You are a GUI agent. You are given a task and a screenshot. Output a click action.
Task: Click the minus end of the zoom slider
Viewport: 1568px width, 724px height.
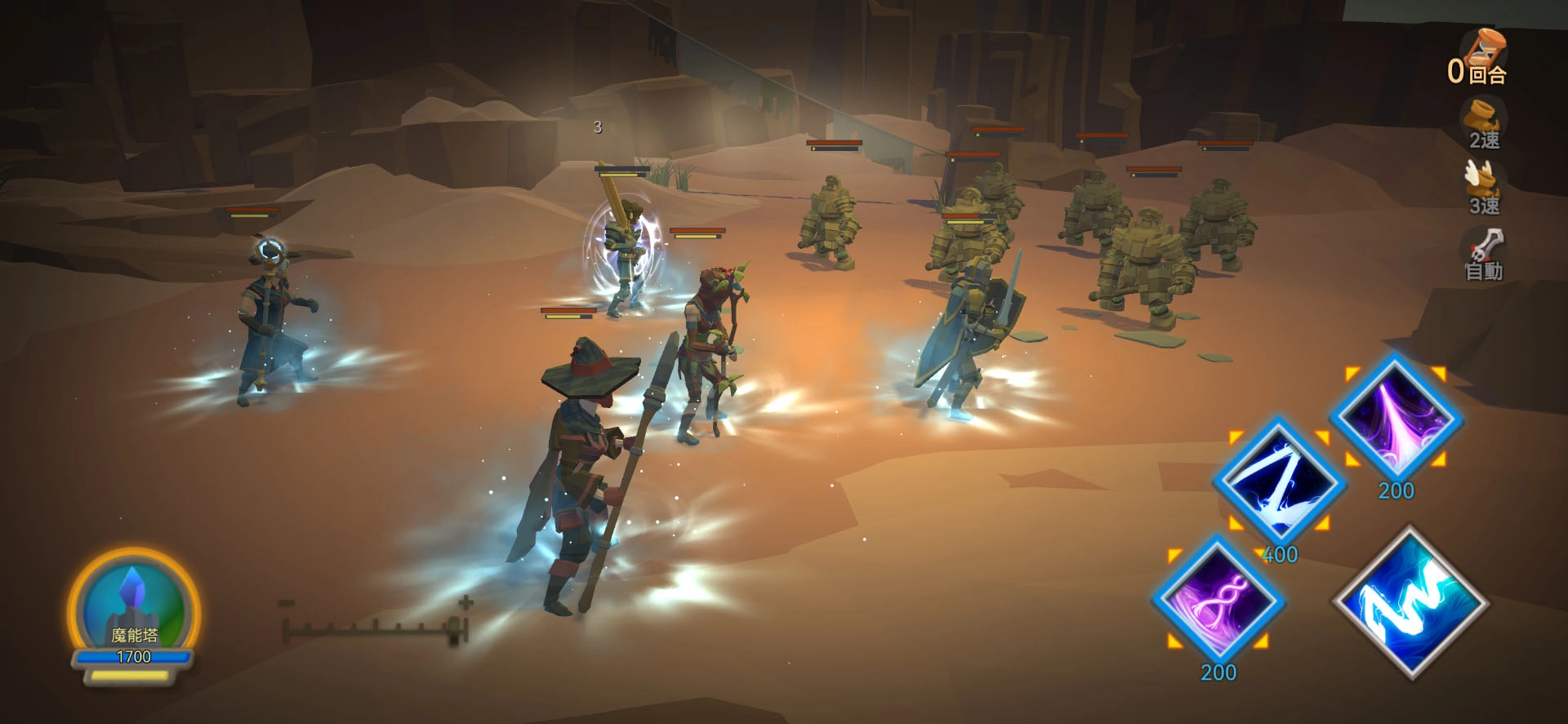[286, 603]
